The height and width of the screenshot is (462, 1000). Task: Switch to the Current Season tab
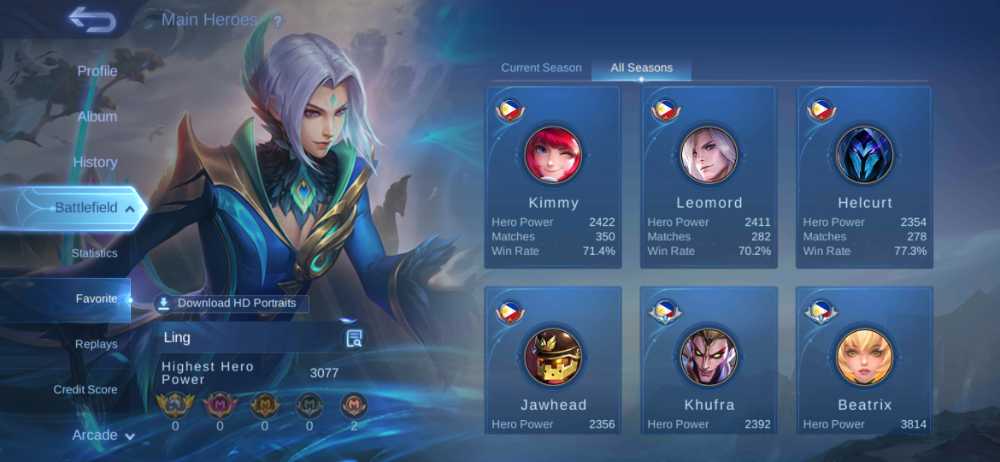click(541, 68)
